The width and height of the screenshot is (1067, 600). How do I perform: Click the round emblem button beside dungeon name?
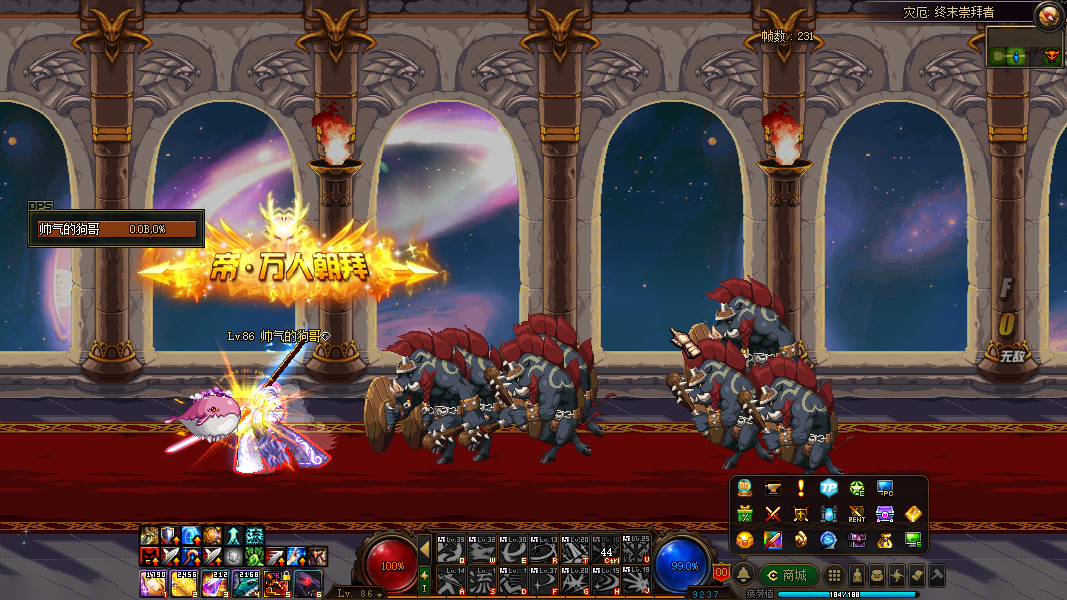click(x=1048, y=13)
